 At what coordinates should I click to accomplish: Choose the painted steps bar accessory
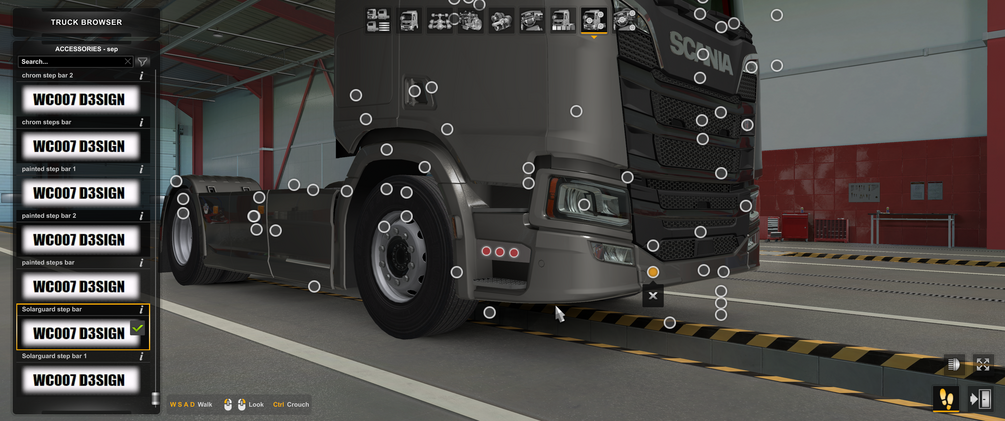79,287
